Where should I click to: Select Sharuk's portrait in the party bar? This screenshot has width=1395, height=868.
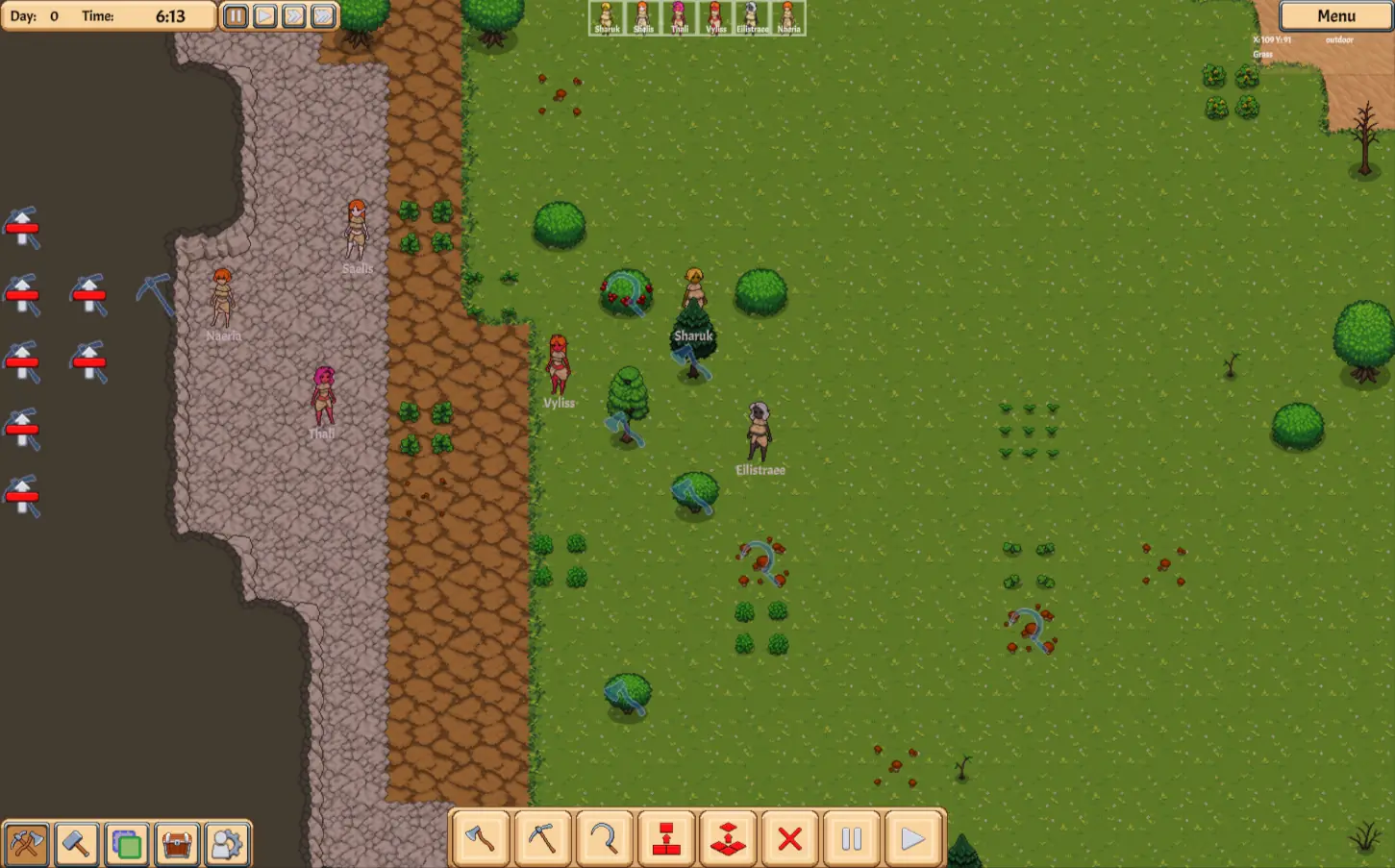click(x=607, y=18)
